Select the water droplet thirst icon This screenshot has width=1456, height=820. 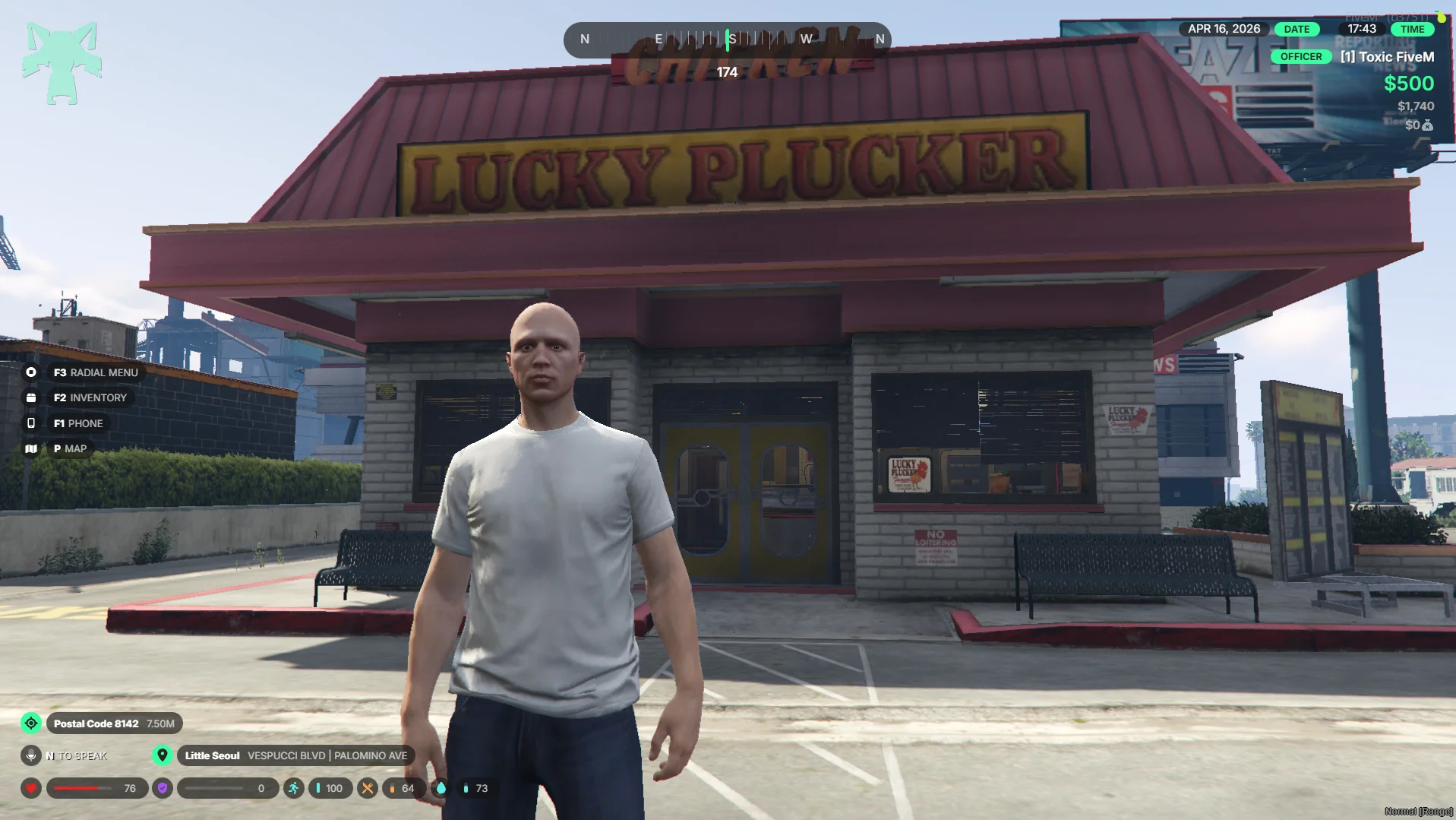tap(441, 788)
